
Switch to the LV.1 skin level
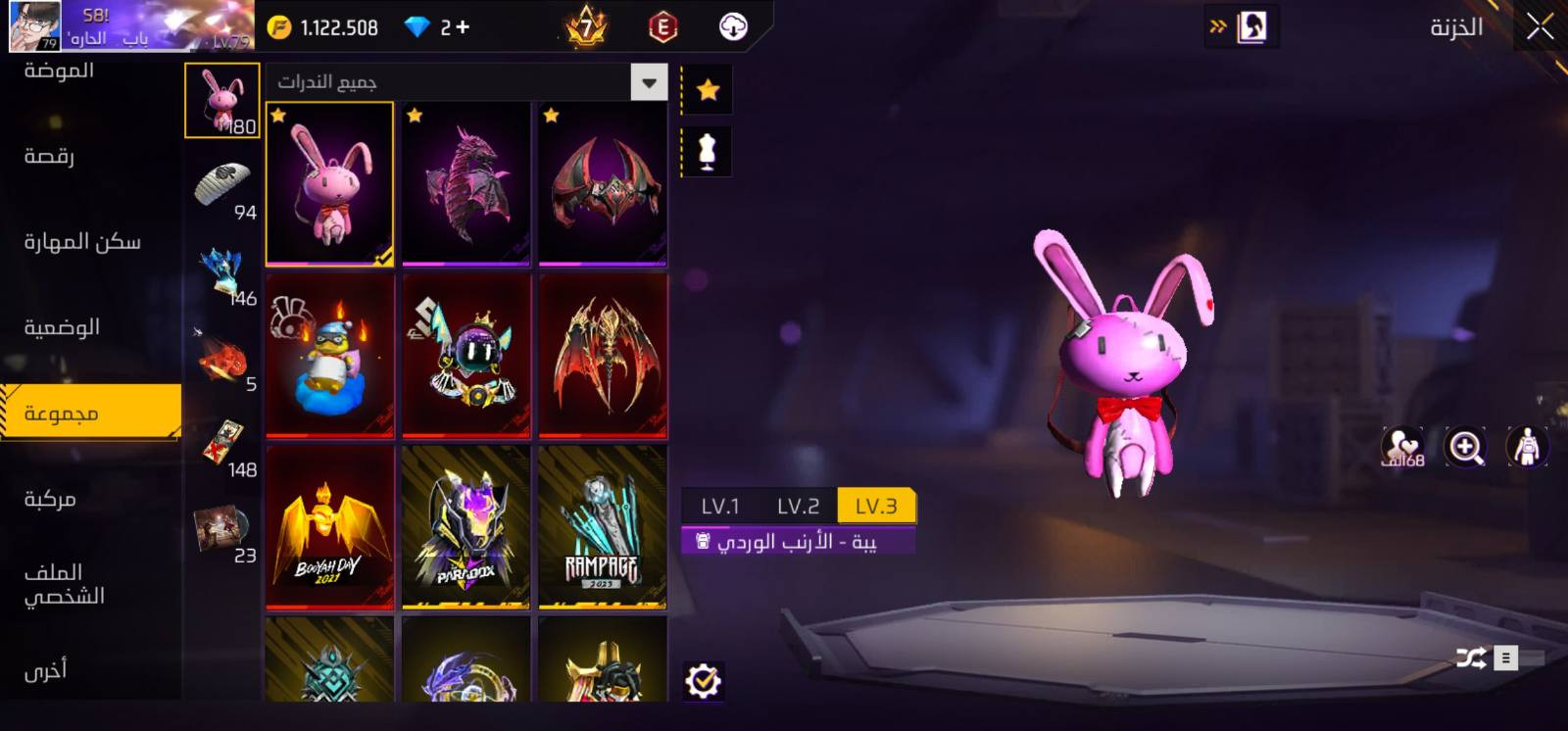click(x=720, y=507)
